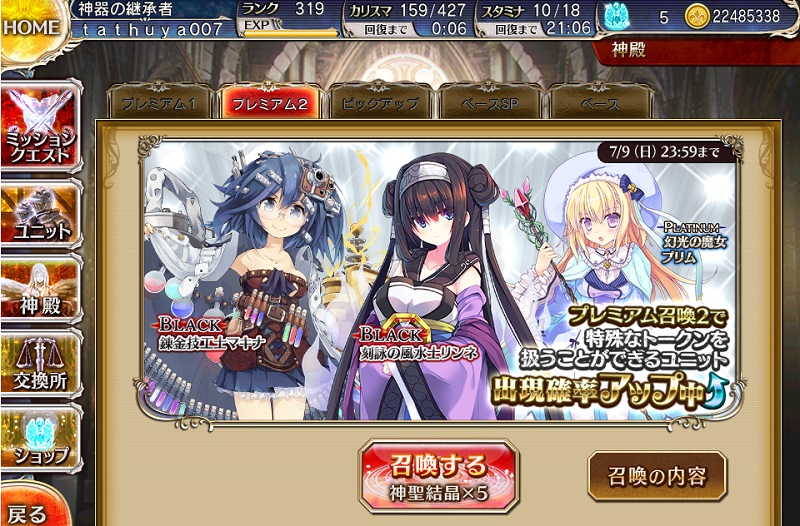Screen dimensions: 800x526
Task: View 召喚の内容 summon details
Action: [x=656, y=476]
